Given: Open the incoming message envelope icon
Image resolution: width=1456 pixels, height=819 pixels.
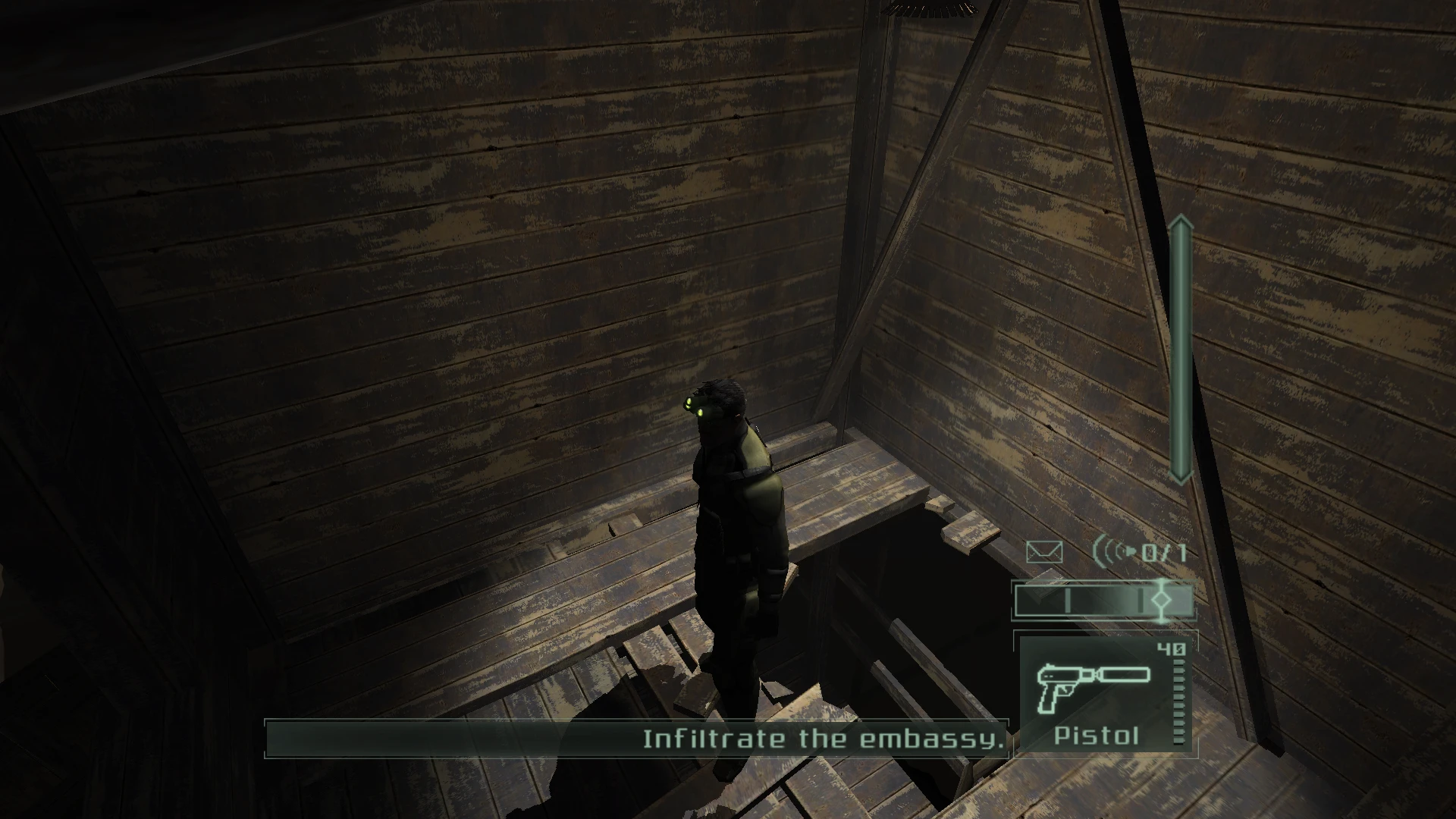Looking at the screenshot, I should click(x=1044, y=552).
